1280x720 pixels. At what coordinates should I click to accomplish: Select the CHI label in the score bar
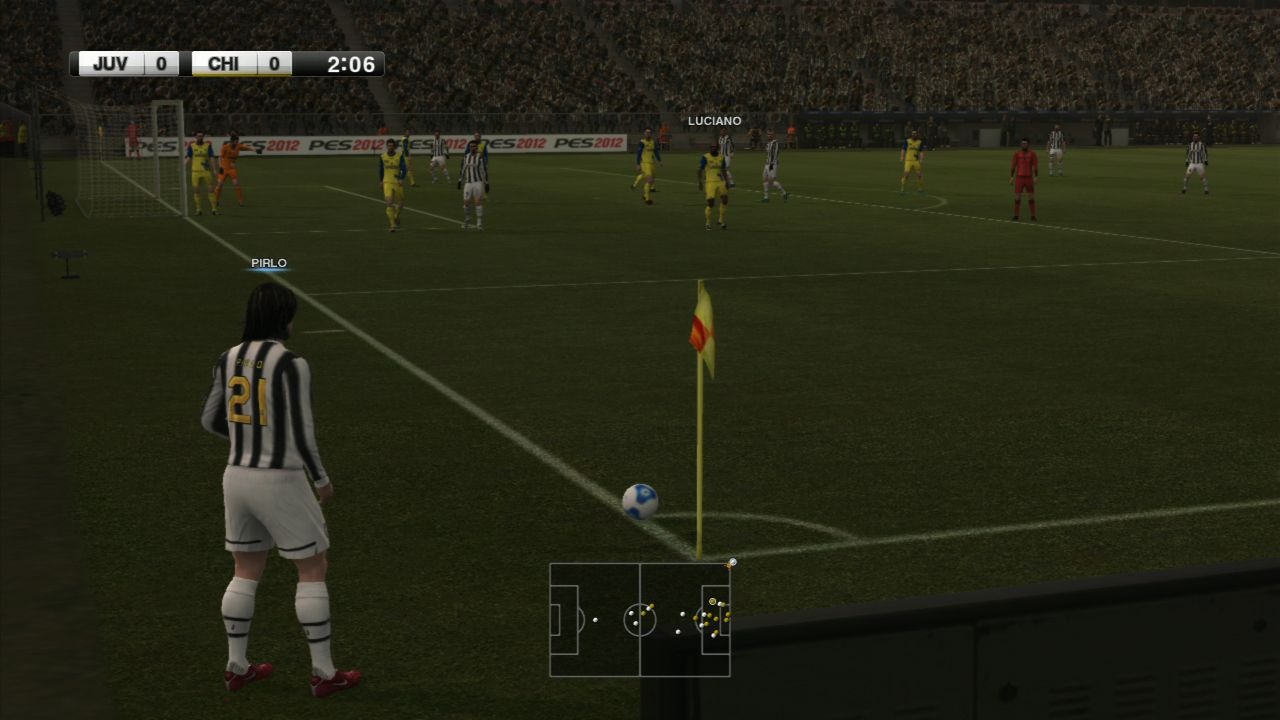225,63
